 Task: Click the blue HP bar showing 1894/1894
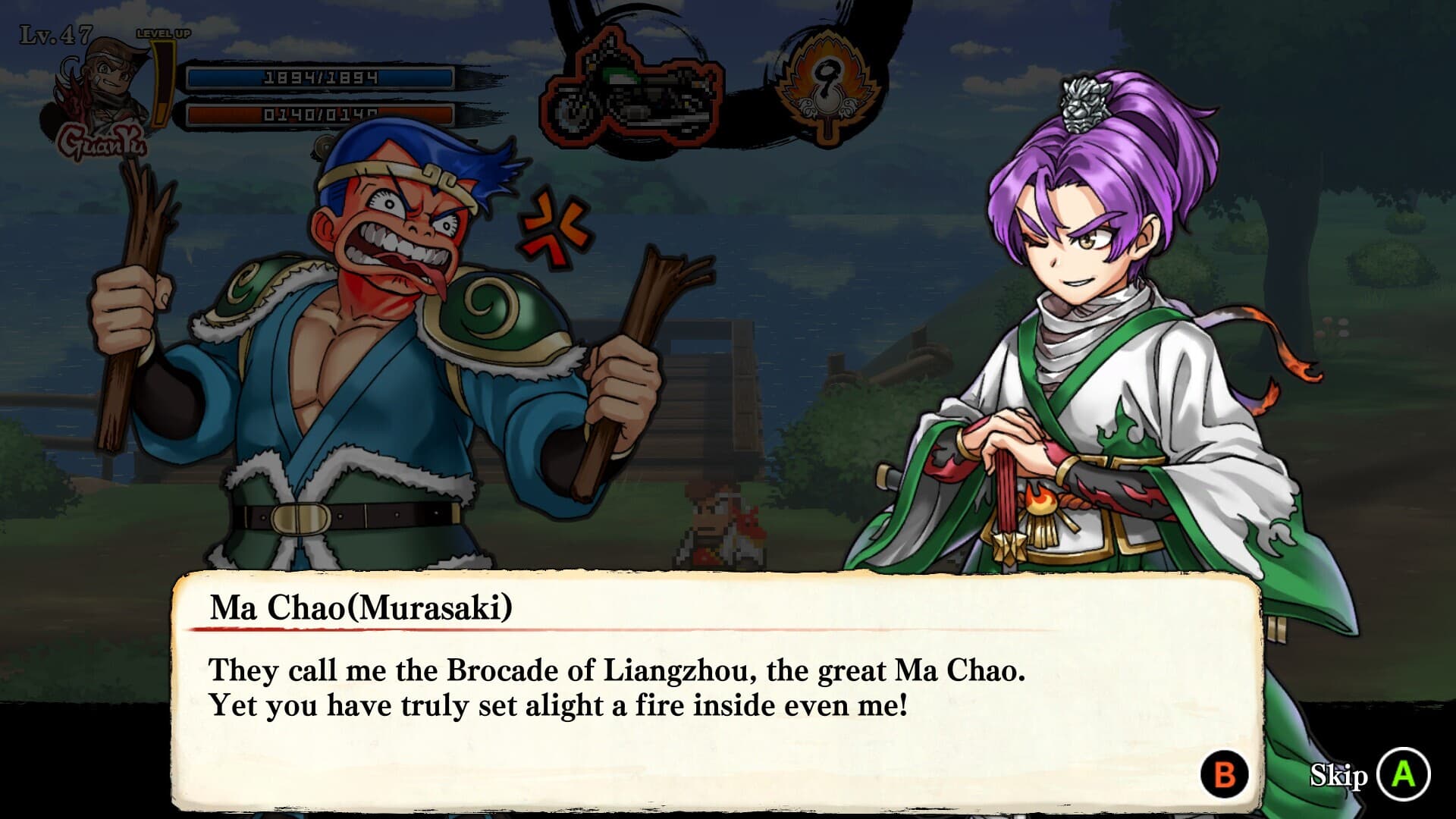click(x=318, y=76)
